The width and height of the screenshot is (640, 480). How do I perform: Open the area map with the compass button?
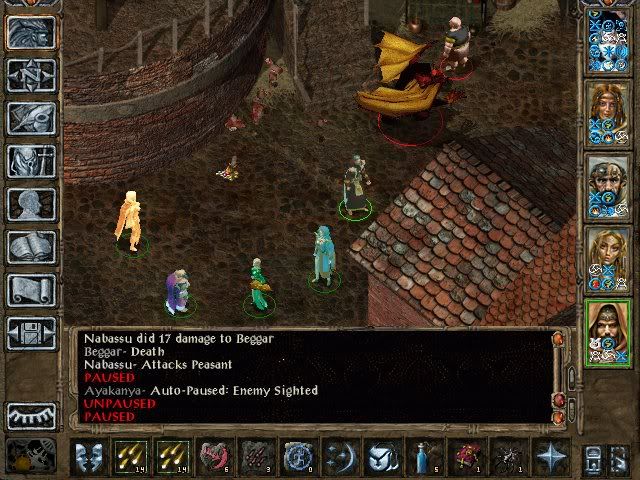(x=31, y=75)
